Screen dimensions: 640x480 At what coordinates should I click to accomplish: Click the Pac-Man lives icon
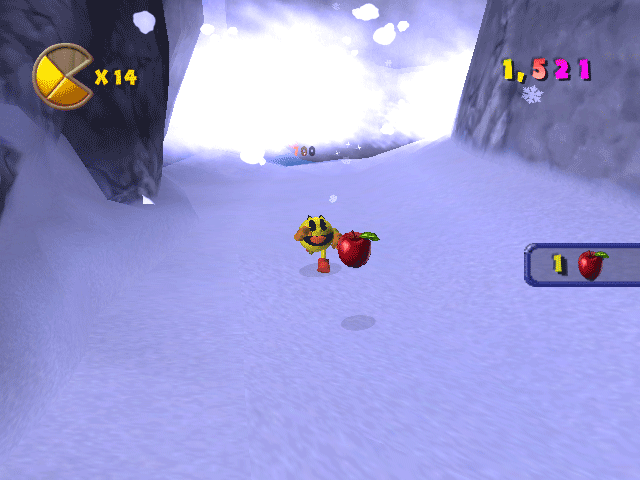[62, 76]
